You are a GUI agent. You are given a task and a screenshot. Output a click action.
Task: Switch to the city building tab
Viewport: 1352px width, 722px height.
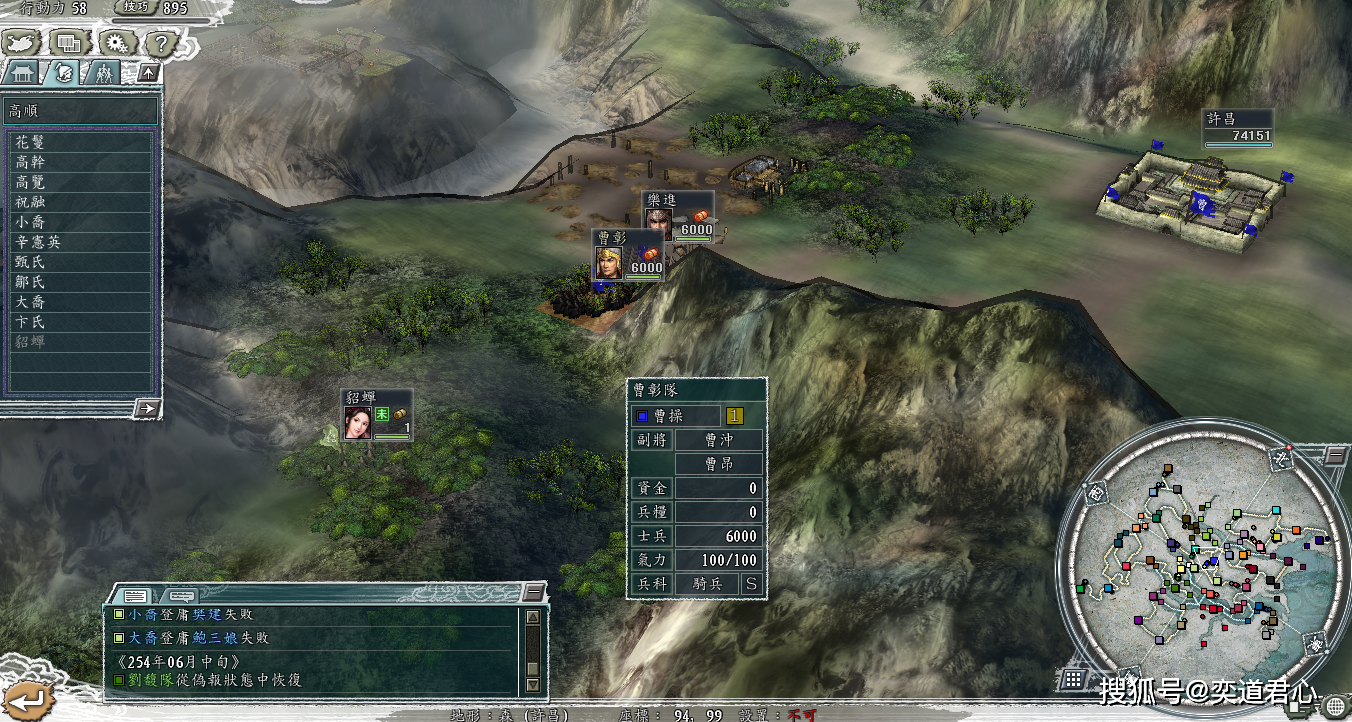[x=23, y=73]
